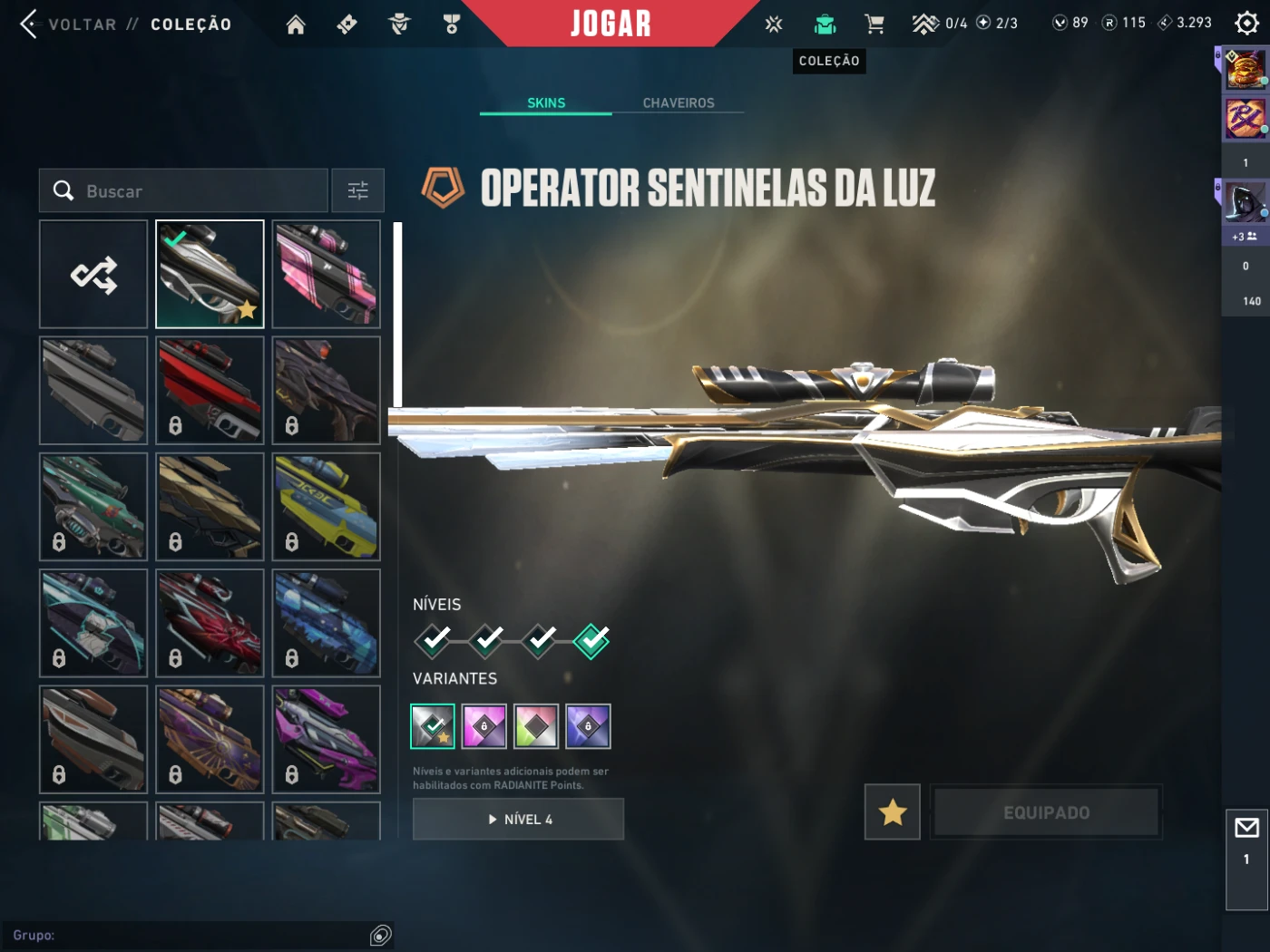Choose the blue-purple locked variant swatch

(588, 726)
